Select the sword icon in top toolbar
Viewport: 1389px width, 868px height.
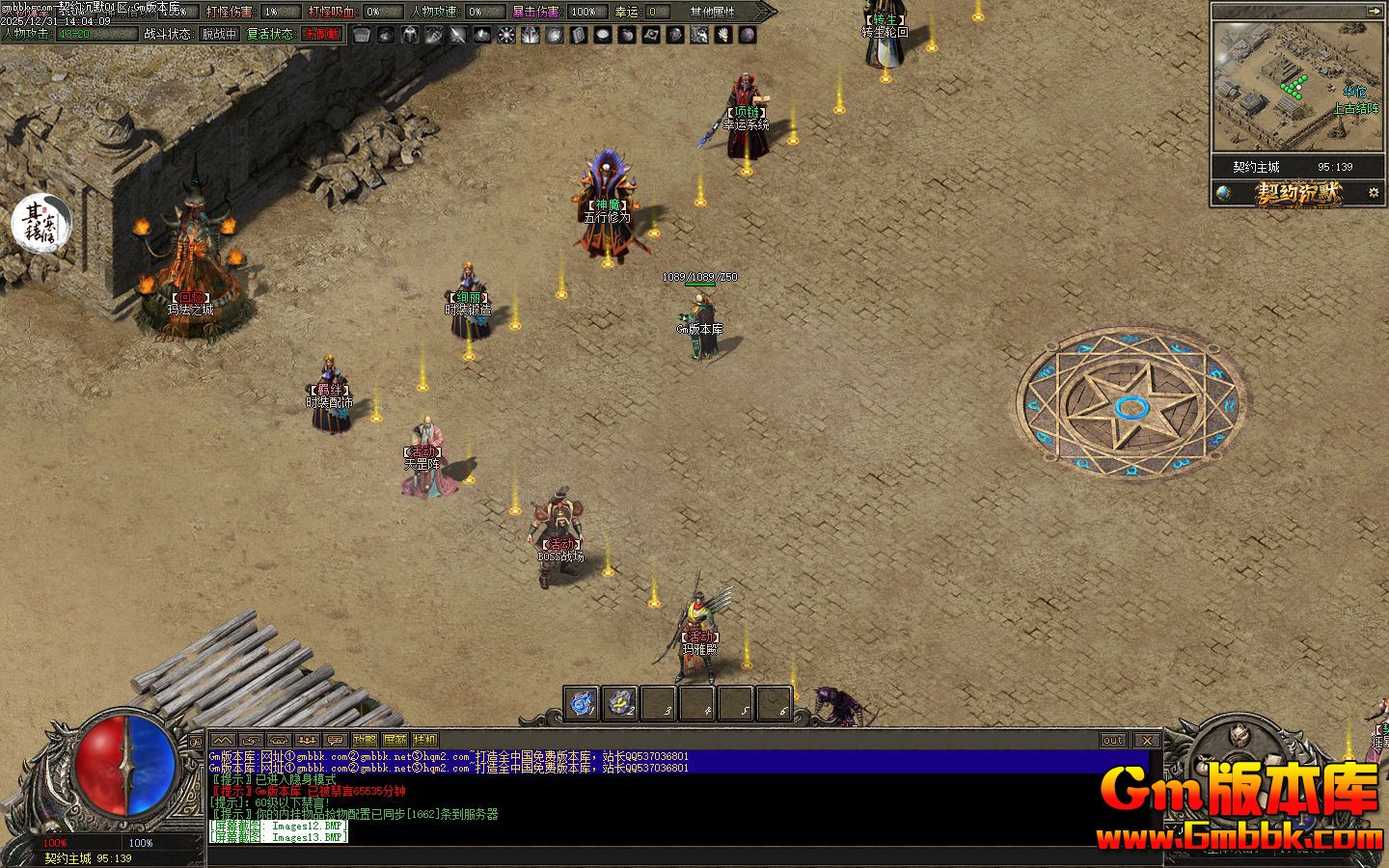tap(457, 35)
